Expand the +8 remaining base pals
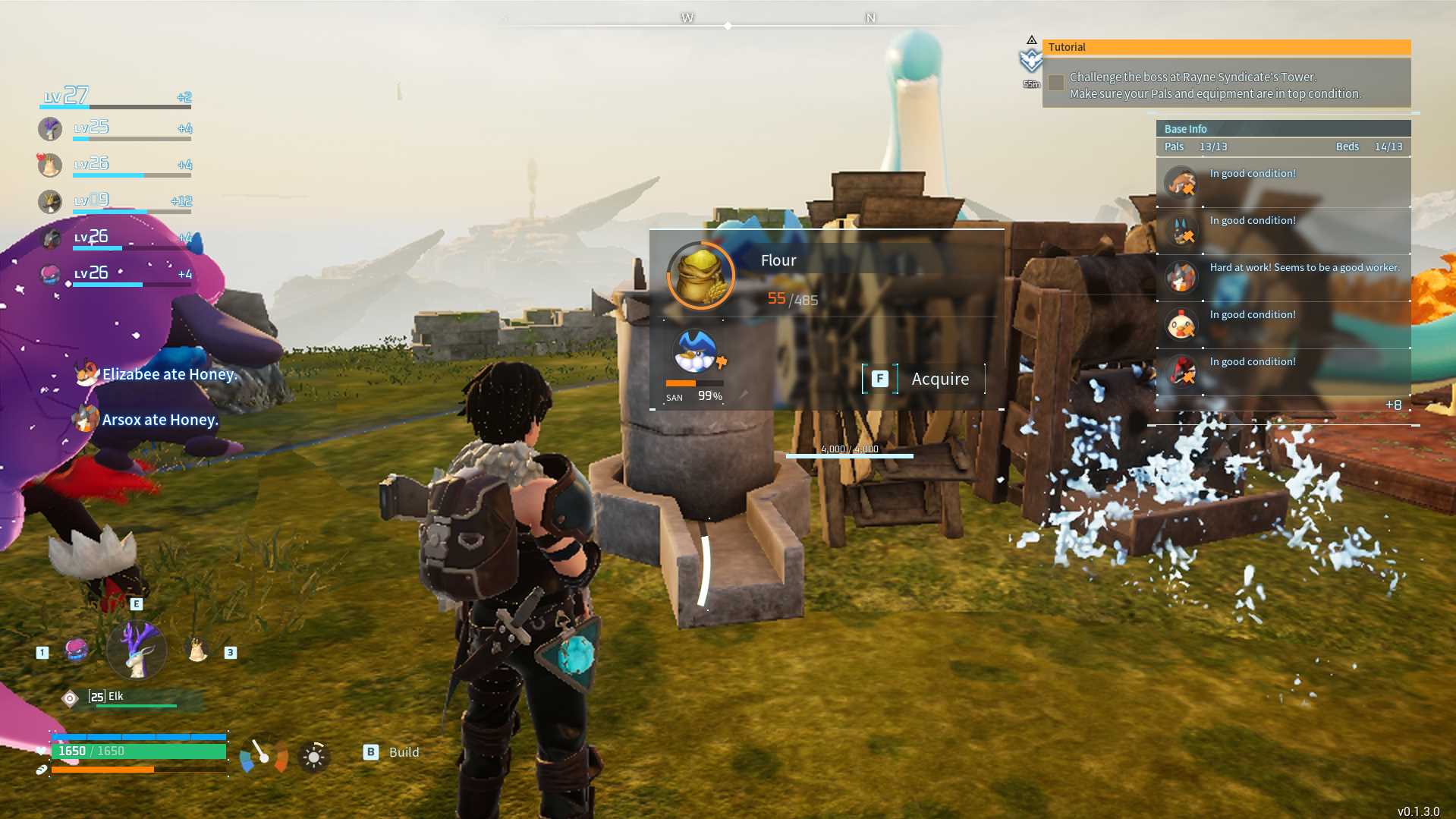The image size is (1456, 819). tap(1393, 405)
